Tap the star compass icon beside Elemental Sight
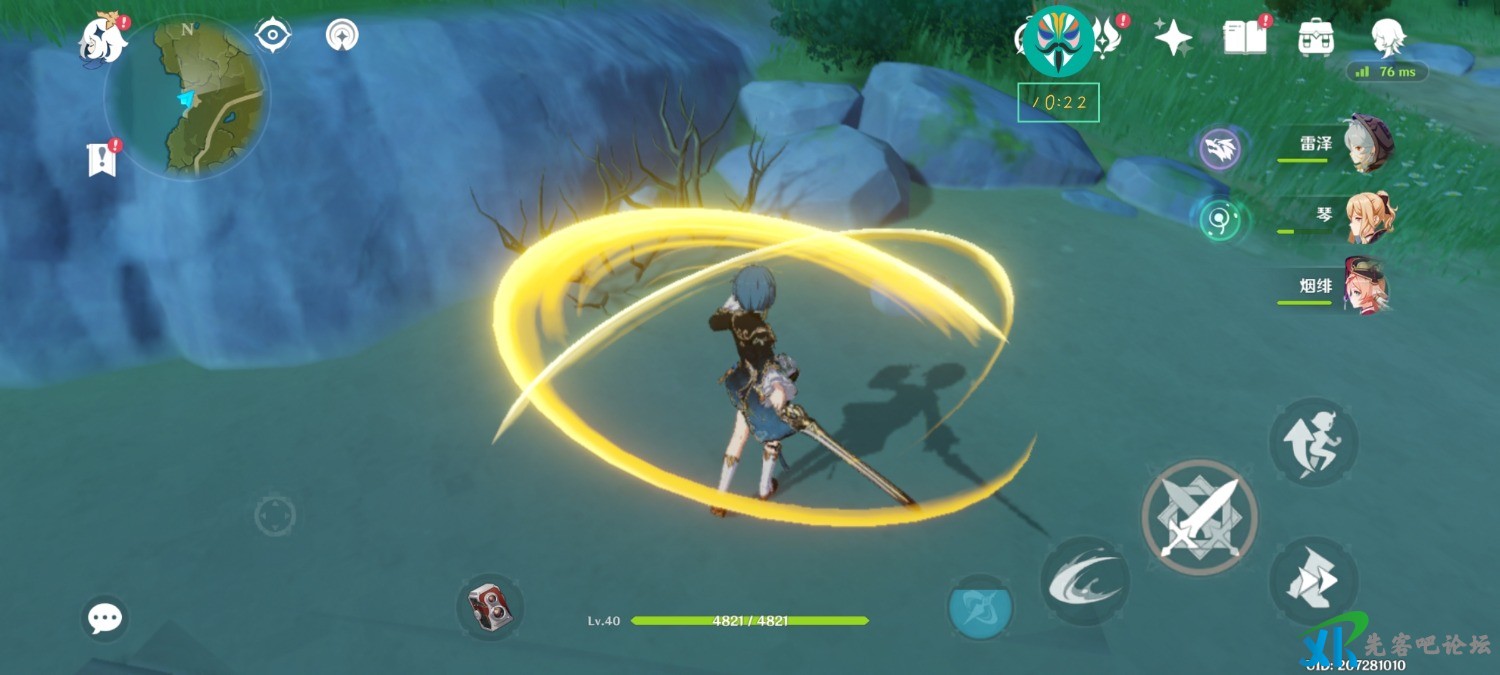Screen dimensions: 1500x675 [x=343, y=36]
